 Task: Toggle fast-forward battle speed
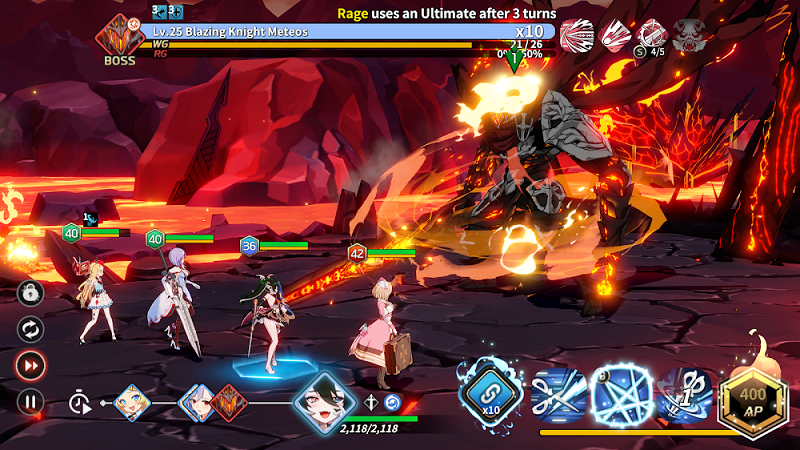pyautogui.click(x=31, y=365)
